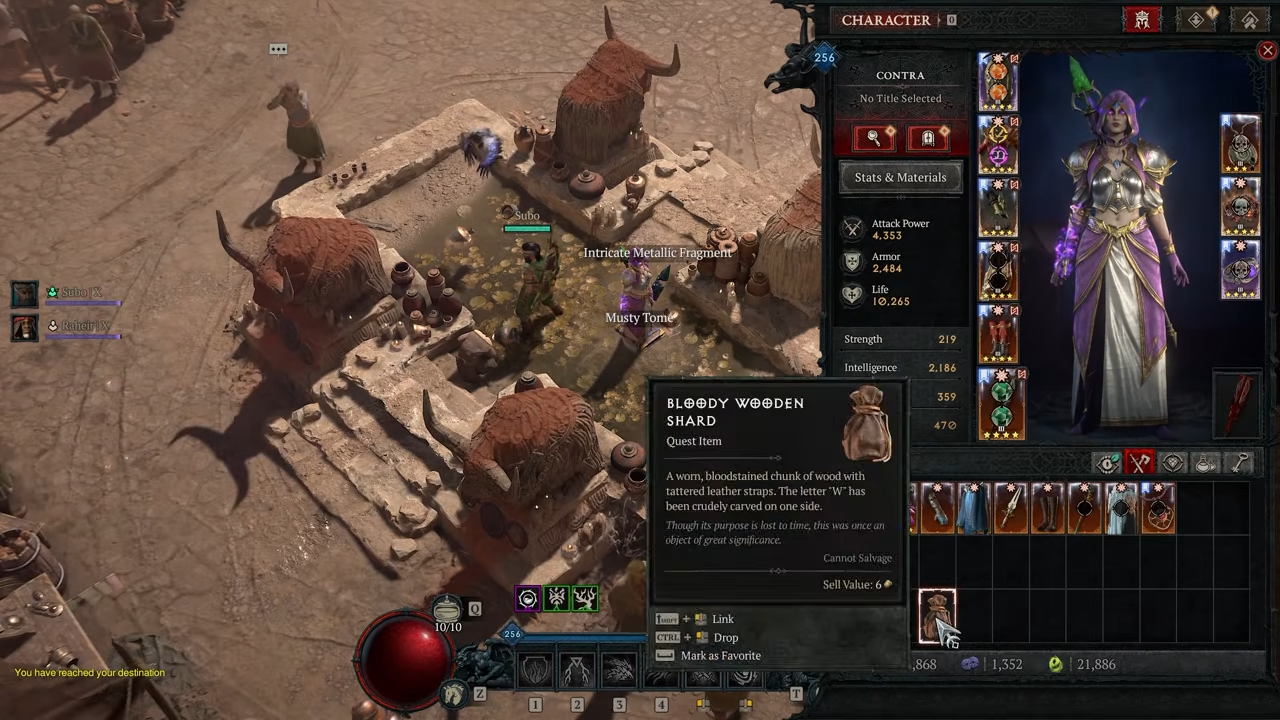Use the healing potion flask icon
This screenshot has height=720, width=1280.
(x=448, y=608)
